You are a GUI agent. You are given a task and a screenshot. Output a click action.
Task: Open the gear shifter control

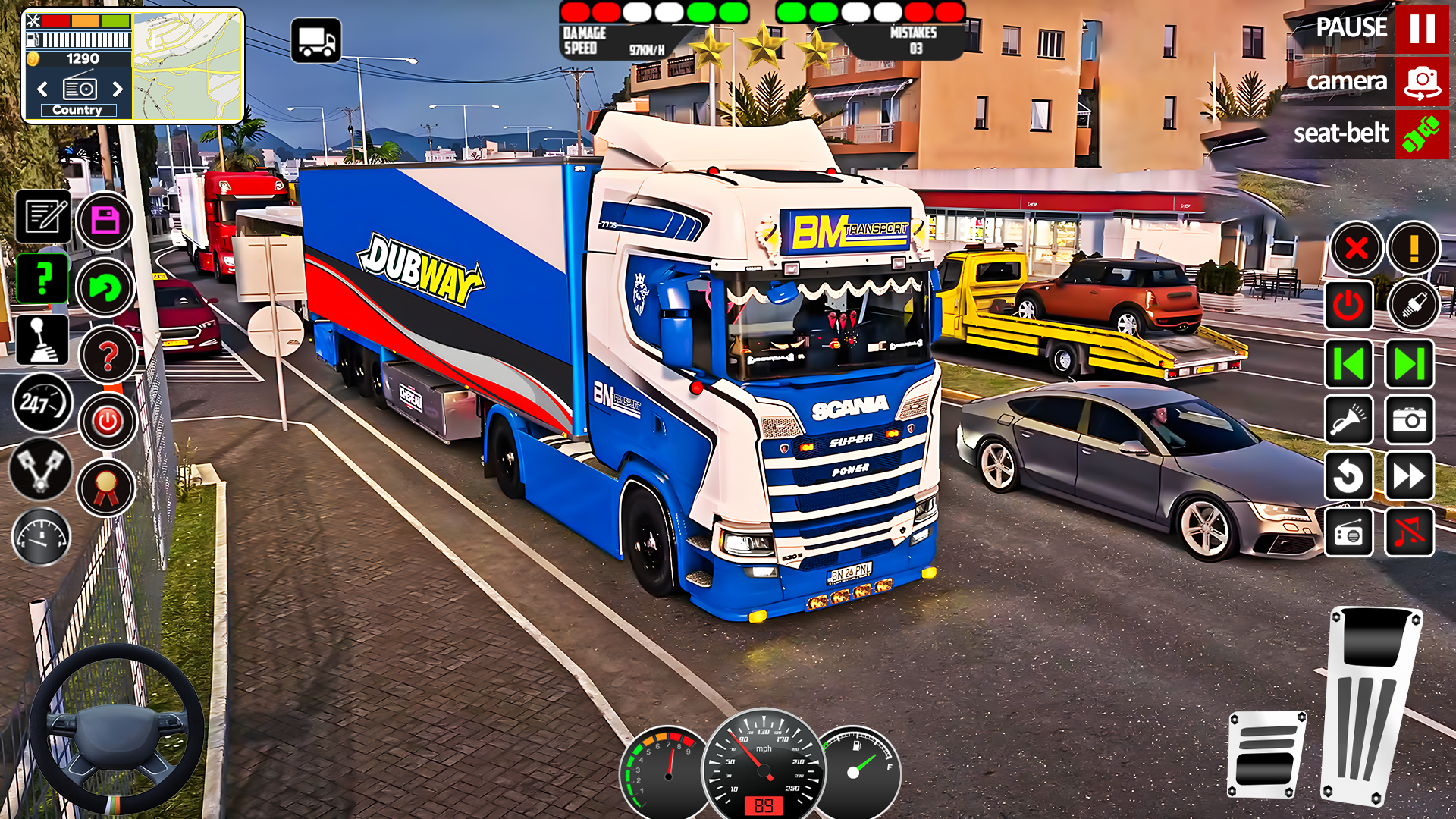(x=42, y=340)
